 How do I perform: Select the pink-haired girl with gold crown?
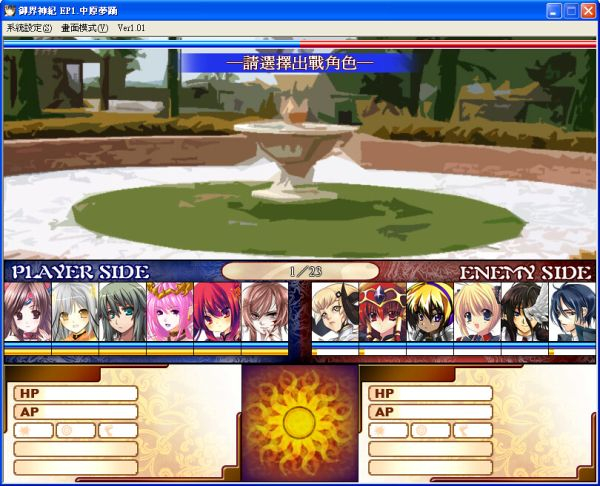[169, 312]
